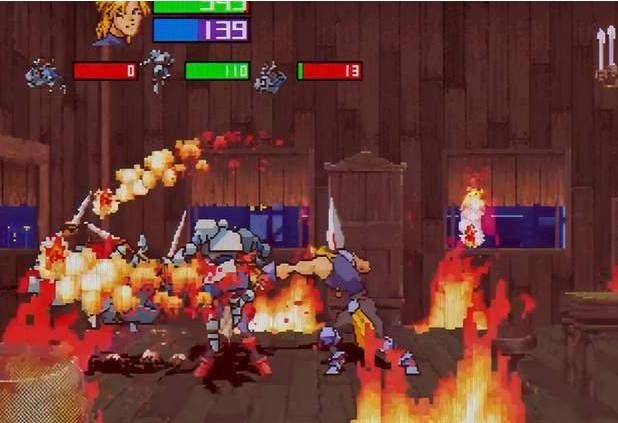Select the enemy icon beside the 13 health bar
The image size is (618, 423).
click(x=270, y=76)
